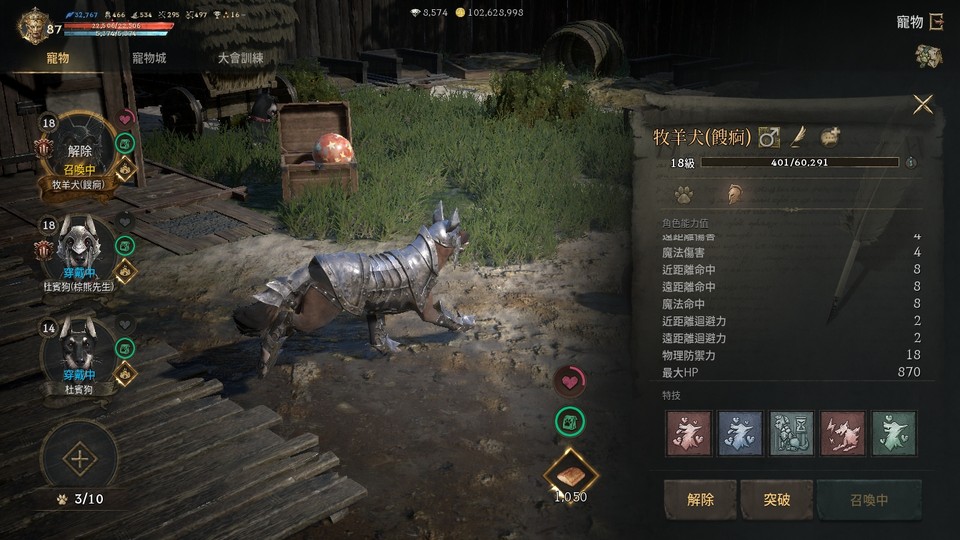Select the hourglass armored dog skill
This screenshot has height=540, width=960.
(789, 433)
